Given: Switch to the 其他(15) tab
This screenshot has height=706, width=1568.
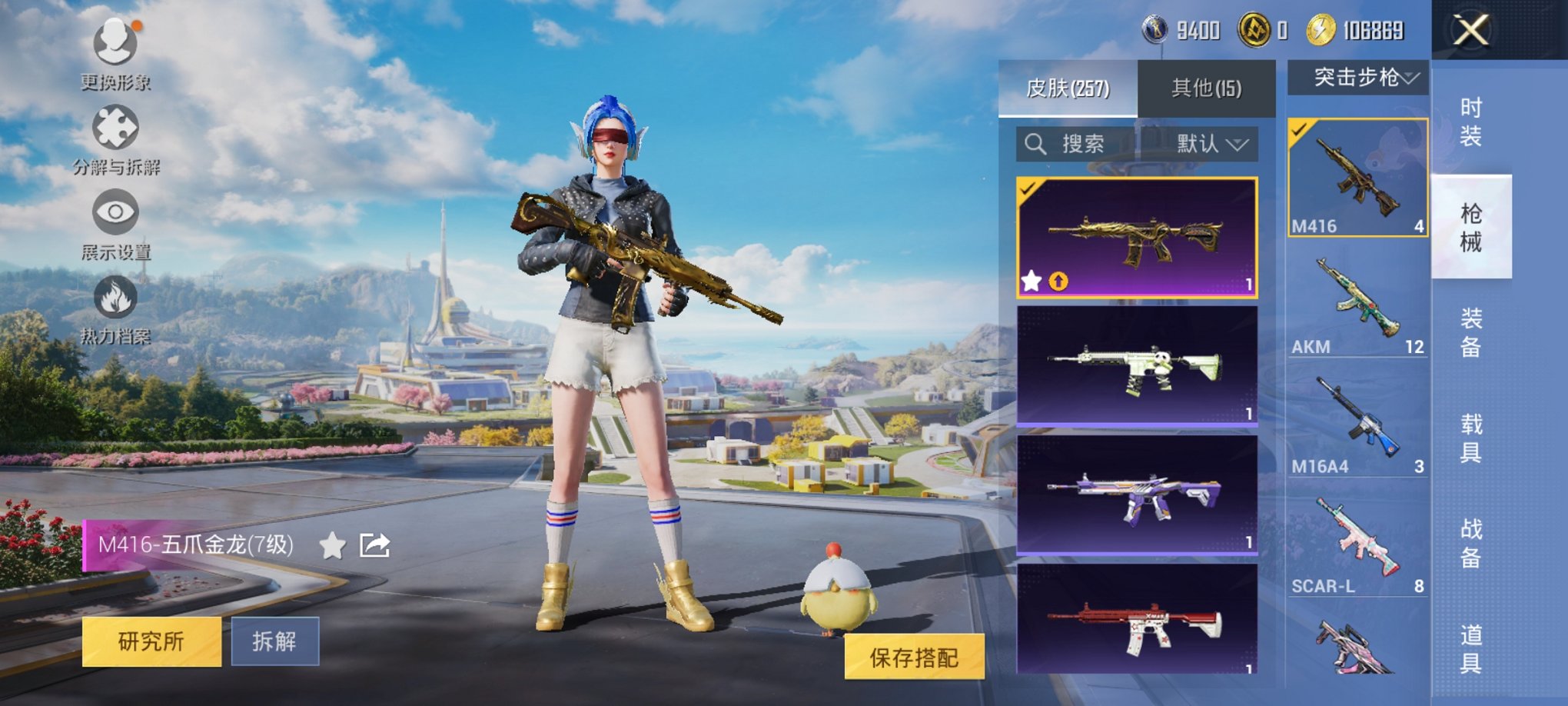Looking at the screenshot, I should (1205, 87).
